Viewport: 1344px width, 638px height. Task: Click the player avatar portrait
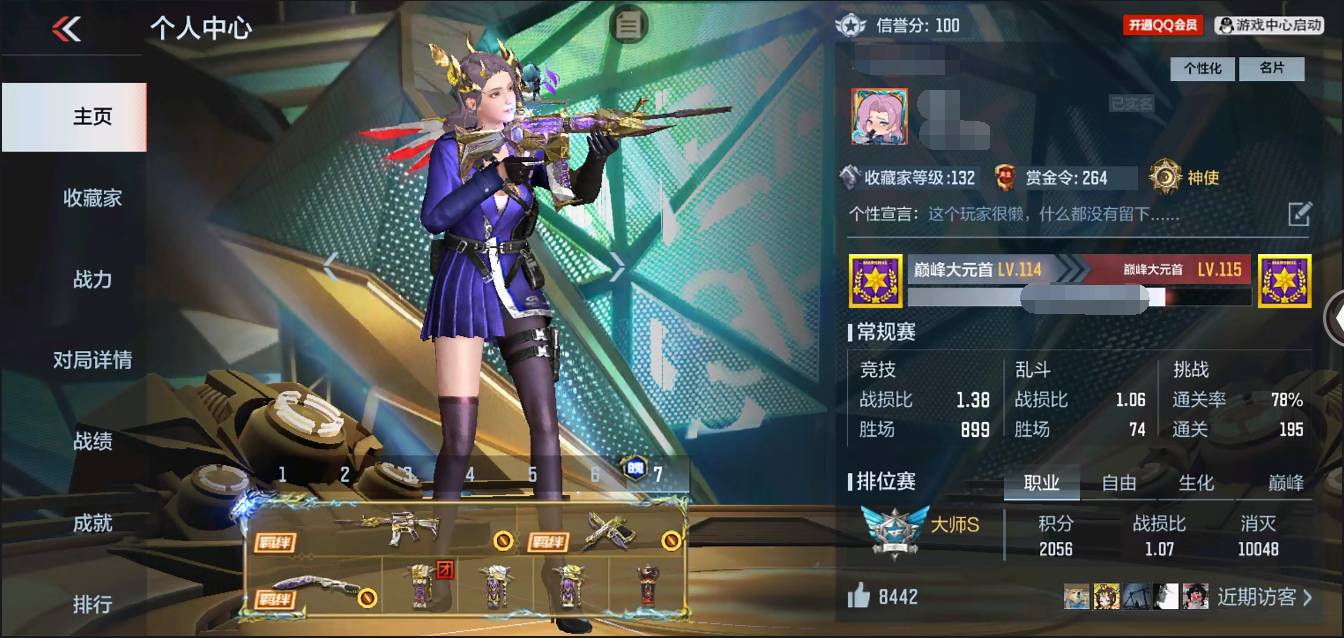[x=880, y=117]
